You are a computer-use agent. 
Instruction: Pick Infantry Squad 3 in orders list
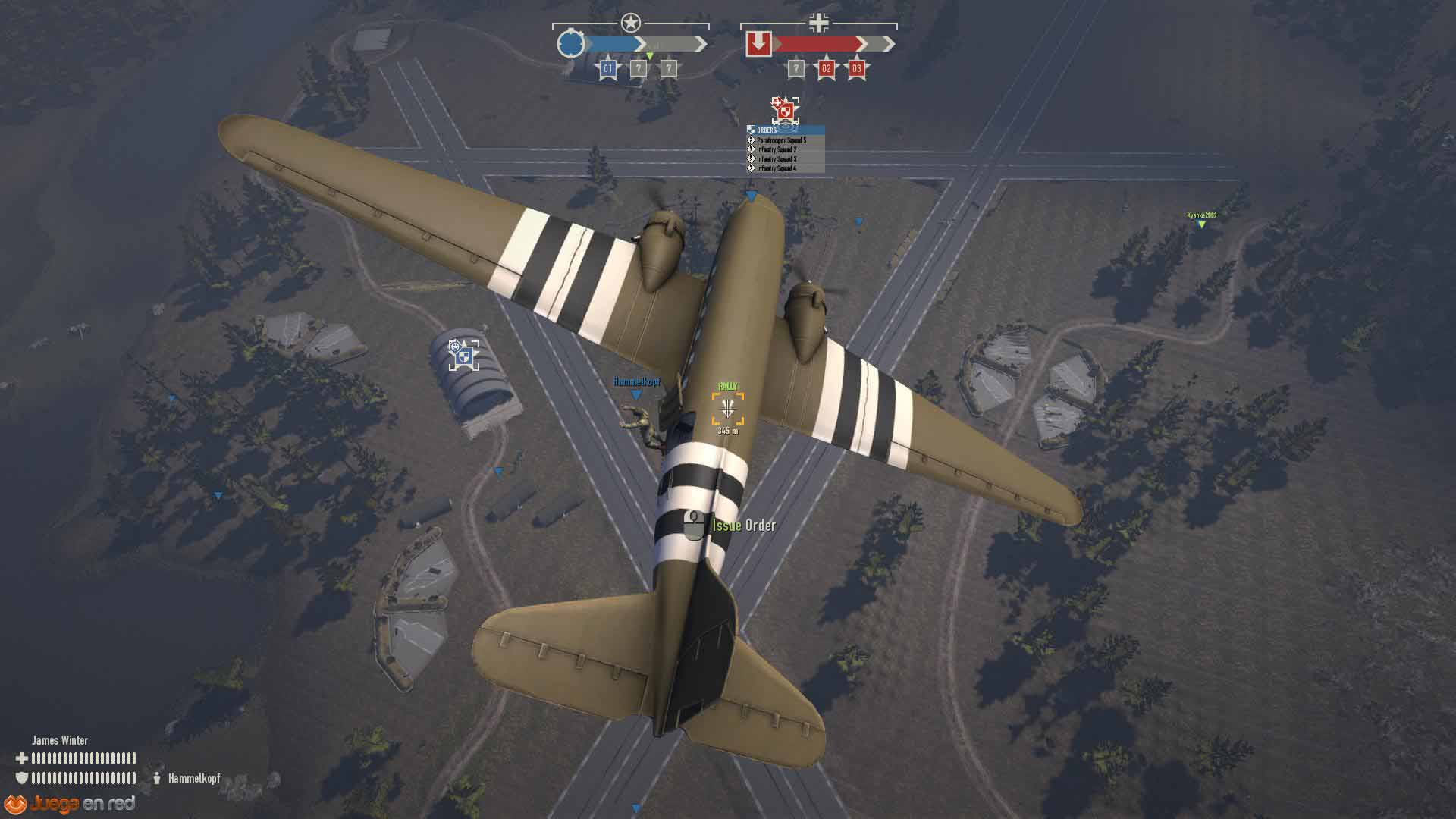coord(777,159)
